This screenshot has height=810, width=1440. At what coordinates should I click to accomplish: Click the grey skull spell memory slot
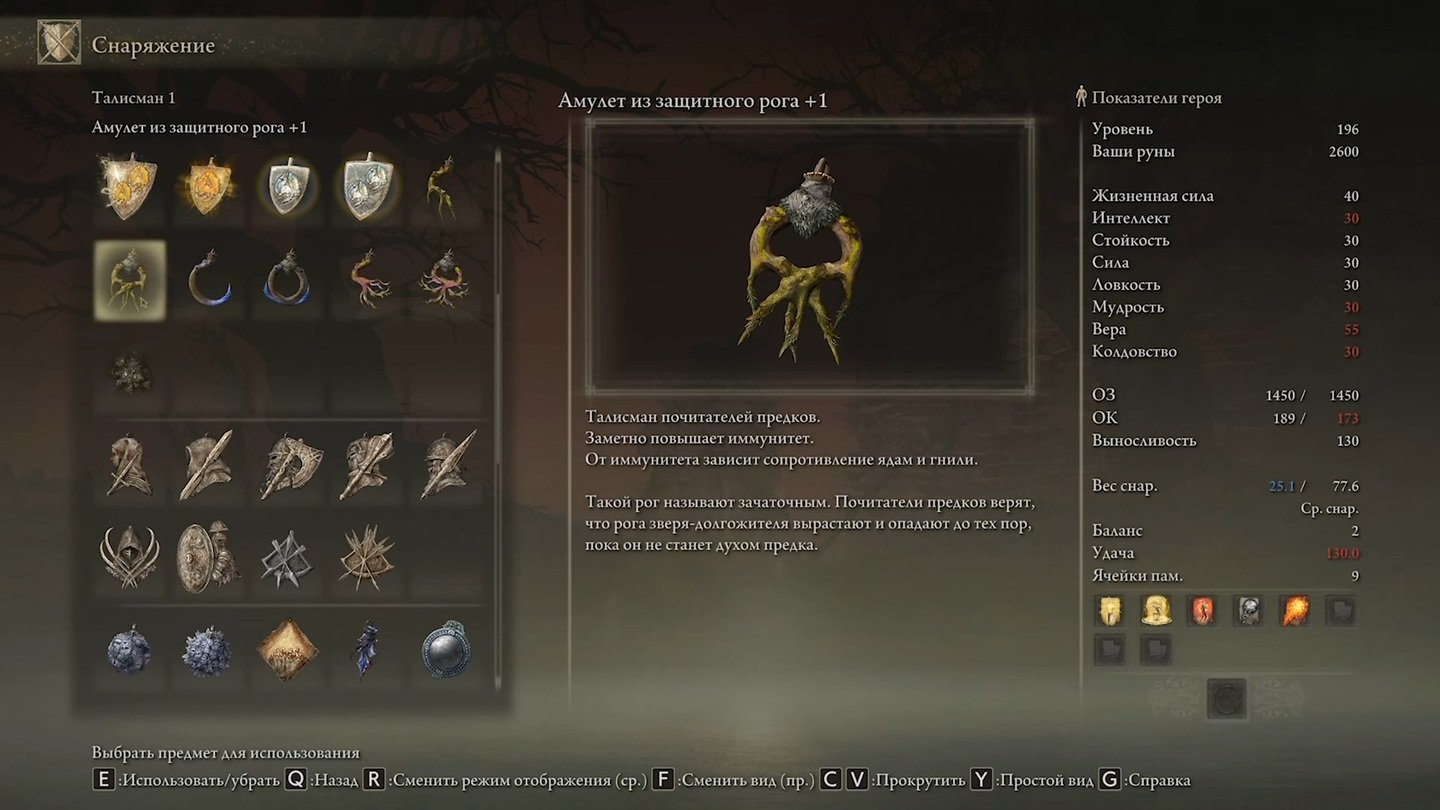(1249, 610)
